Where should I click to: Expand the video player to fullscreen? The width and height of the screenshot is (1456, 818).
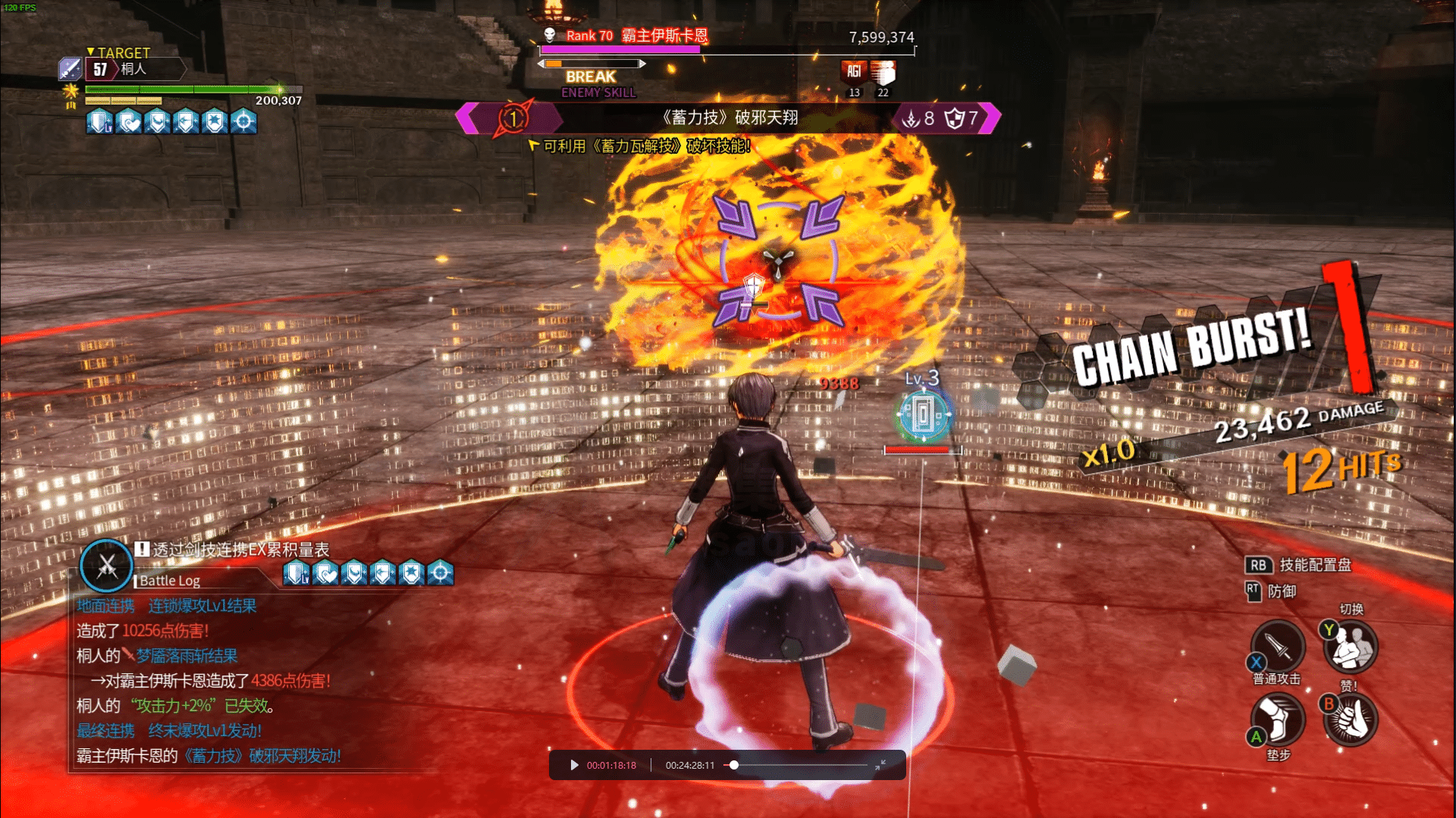(x=880, y=765)
